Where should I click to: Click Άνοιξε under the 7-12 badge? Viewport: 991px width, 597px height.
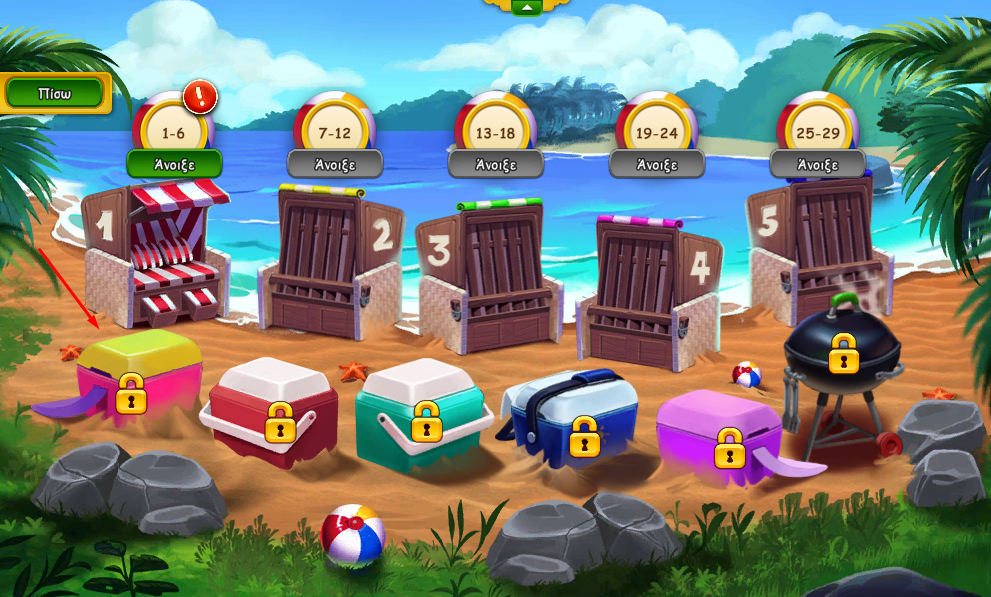(335, 164)
